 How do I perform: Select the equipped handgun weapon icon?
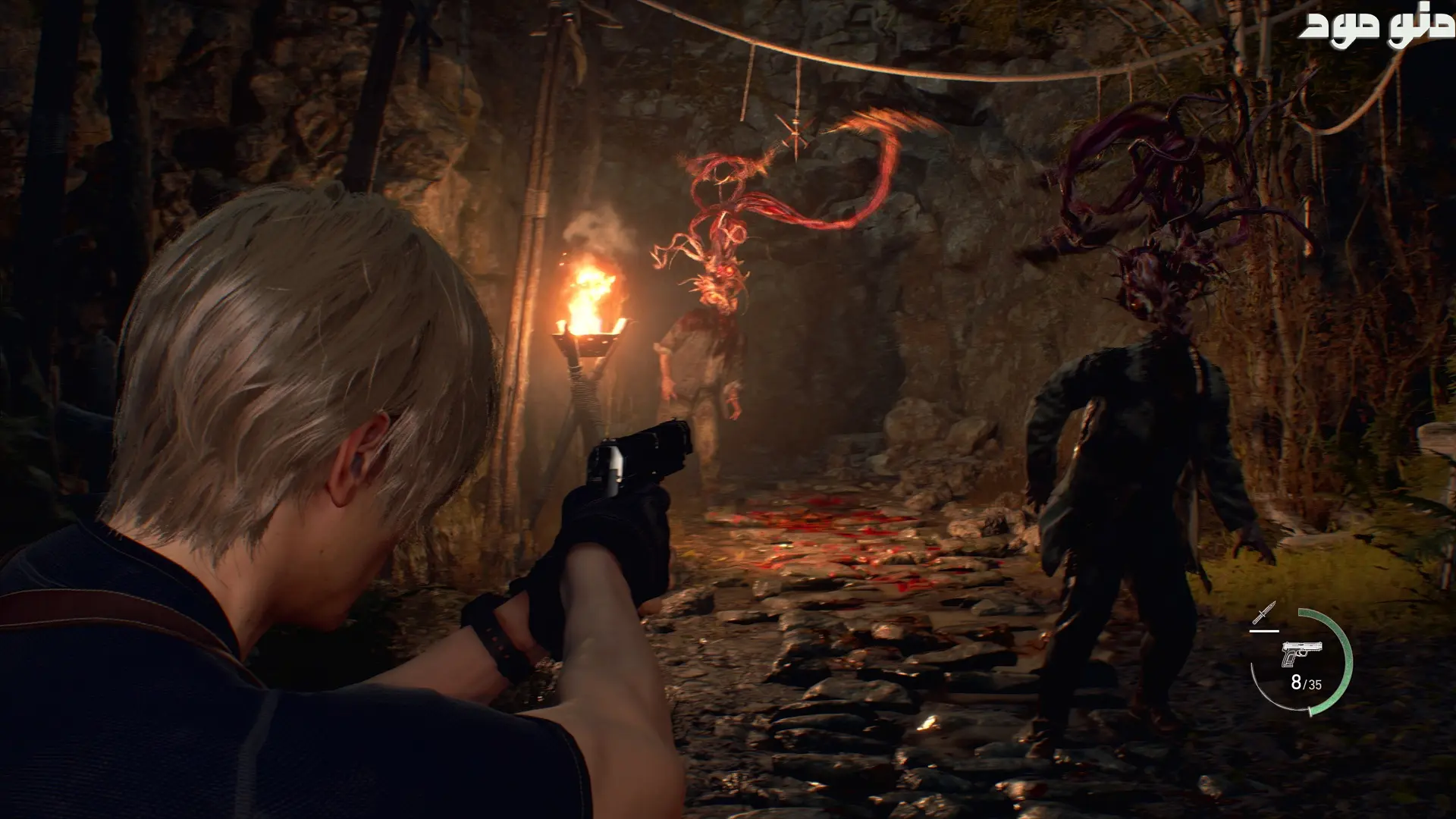(1301, 653)
